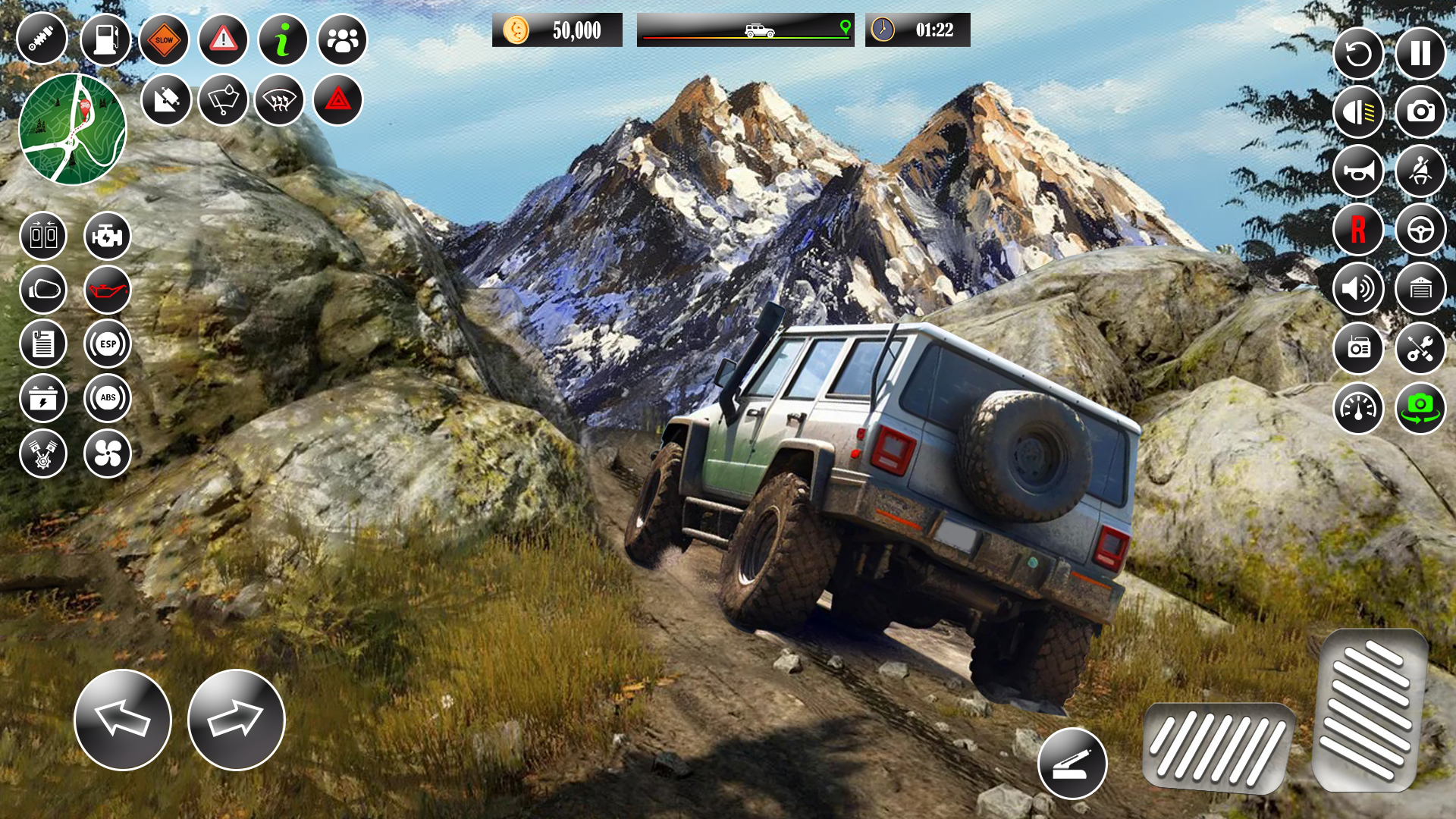Open the info panel
Screen dimensions: 1456x819
(x=281, y=38)
